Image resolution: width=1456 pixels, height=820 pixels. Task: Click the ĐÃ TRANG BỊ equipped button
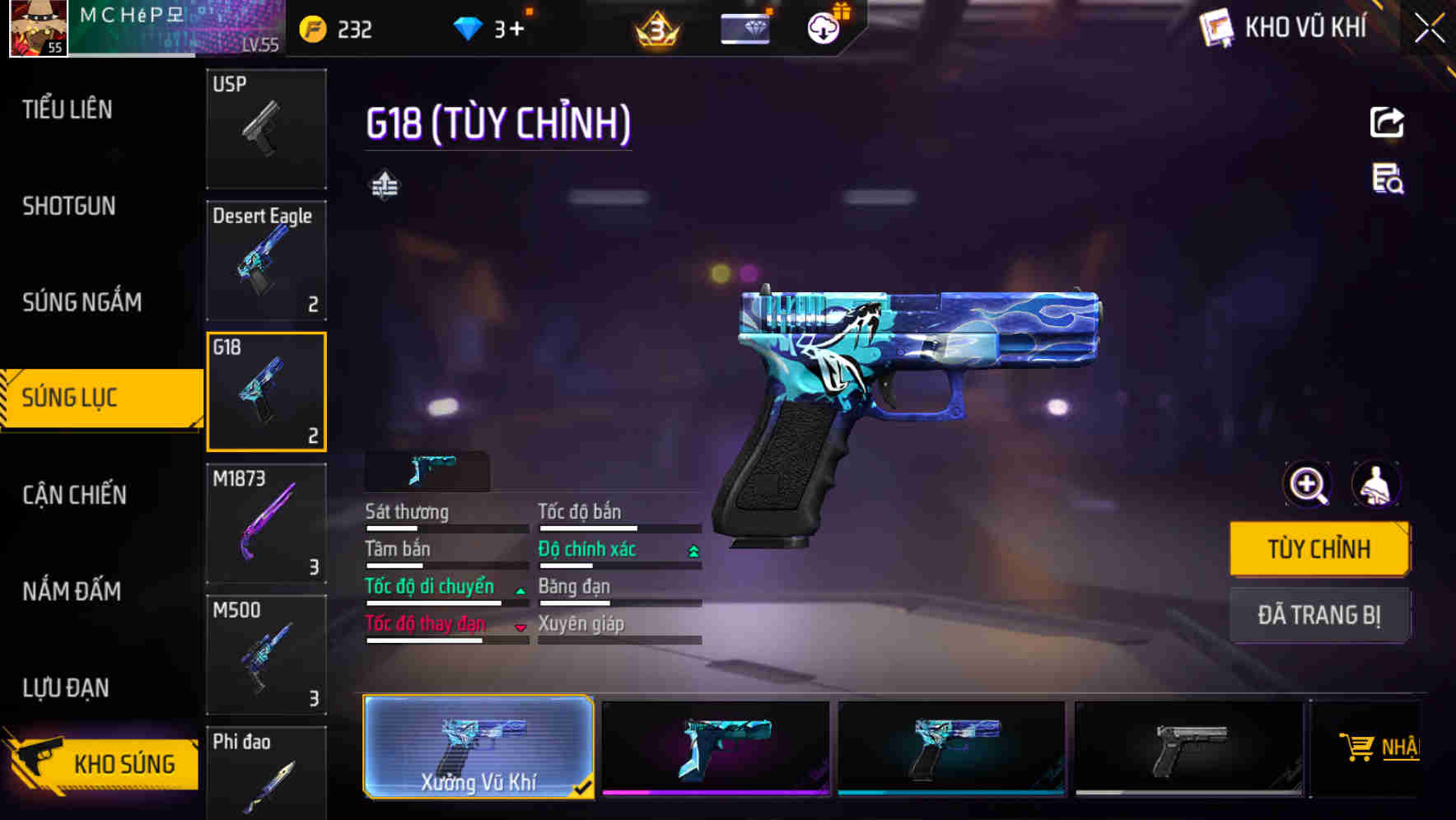(1319, 615)
